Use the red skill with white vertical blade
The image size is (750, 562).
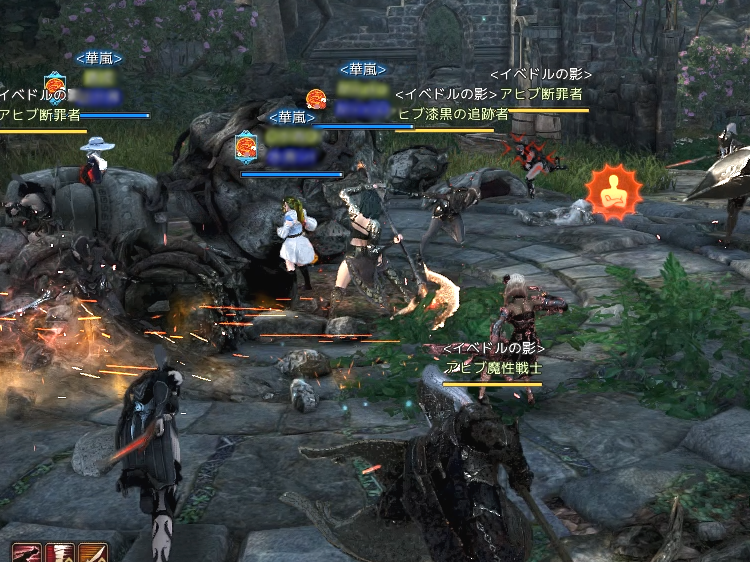click(x=60, y=553)
